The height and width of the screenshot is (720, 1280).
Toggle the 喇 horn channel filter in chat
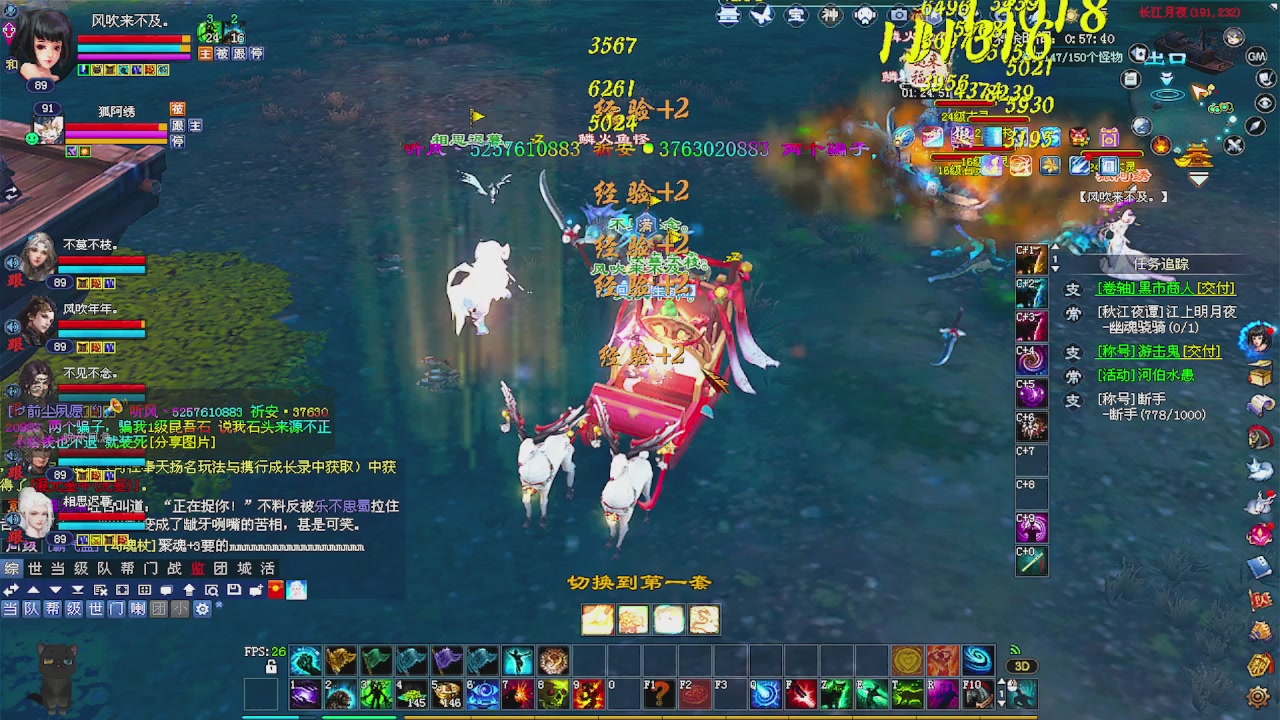(x=137, y=610)
